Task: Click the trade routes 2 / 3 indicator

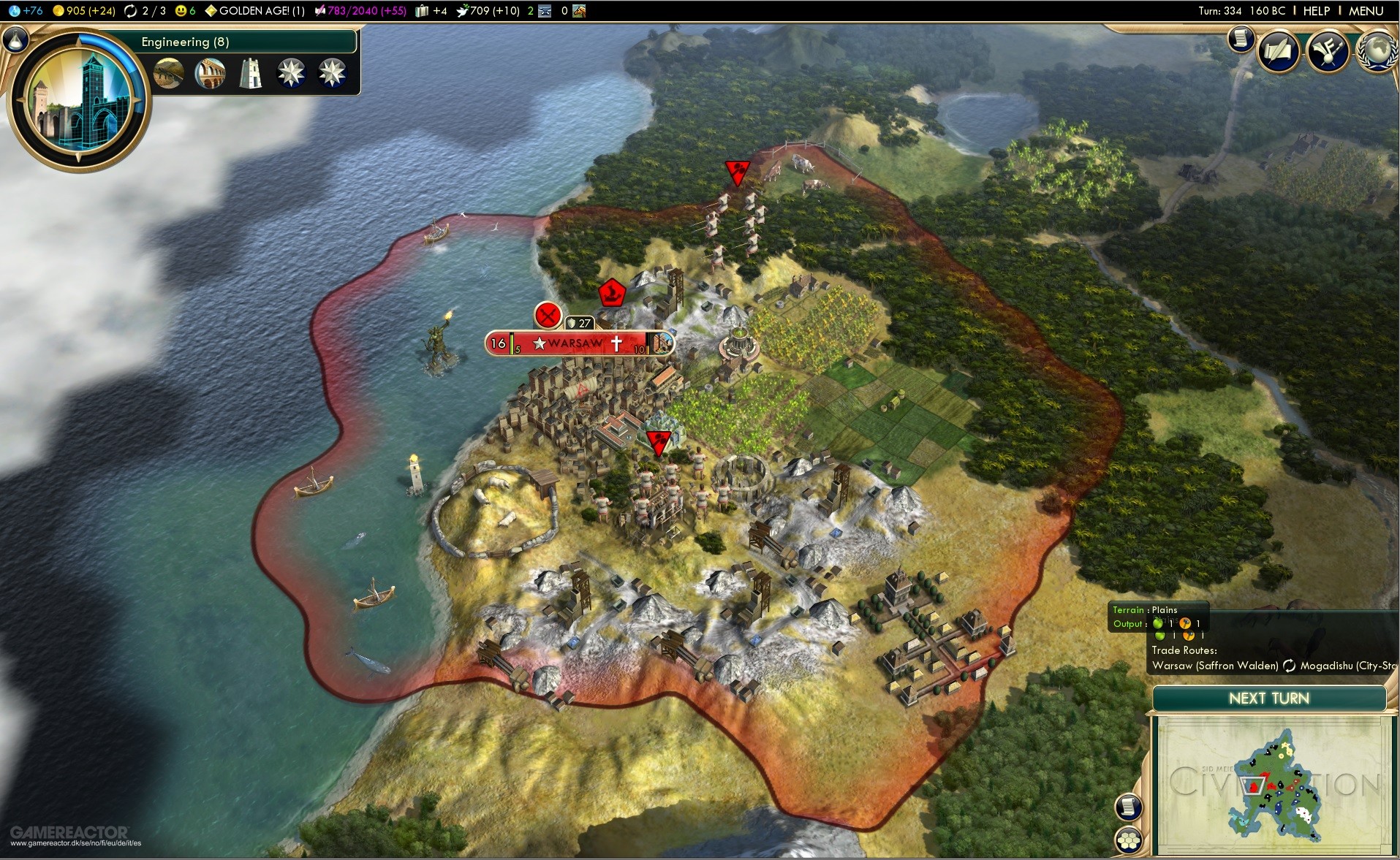Action: pyautogui.click(x=145, y=11)
